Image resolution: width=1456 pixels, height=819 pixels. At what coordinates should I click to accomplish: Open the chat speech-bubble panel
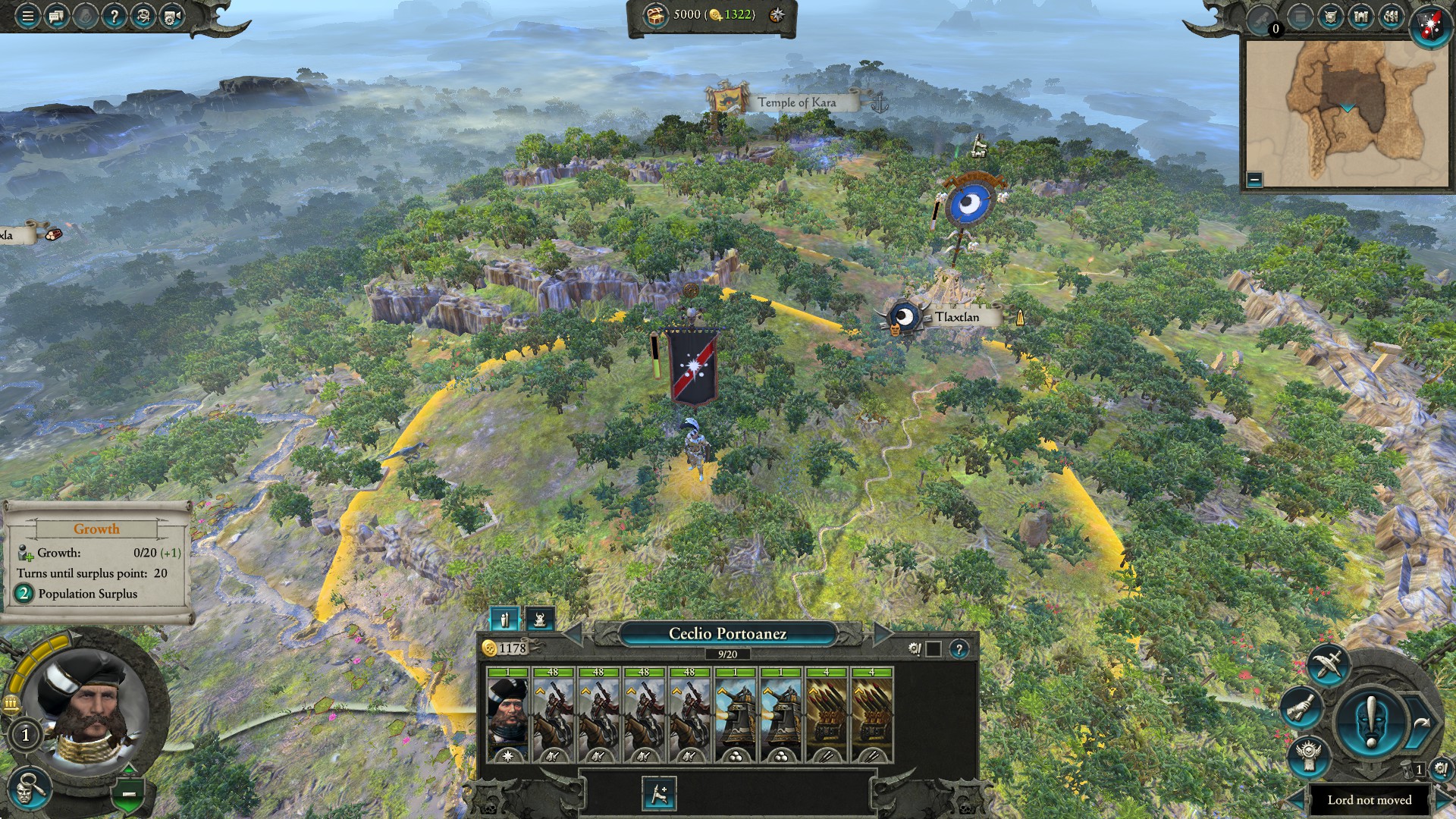coord(57,16)
